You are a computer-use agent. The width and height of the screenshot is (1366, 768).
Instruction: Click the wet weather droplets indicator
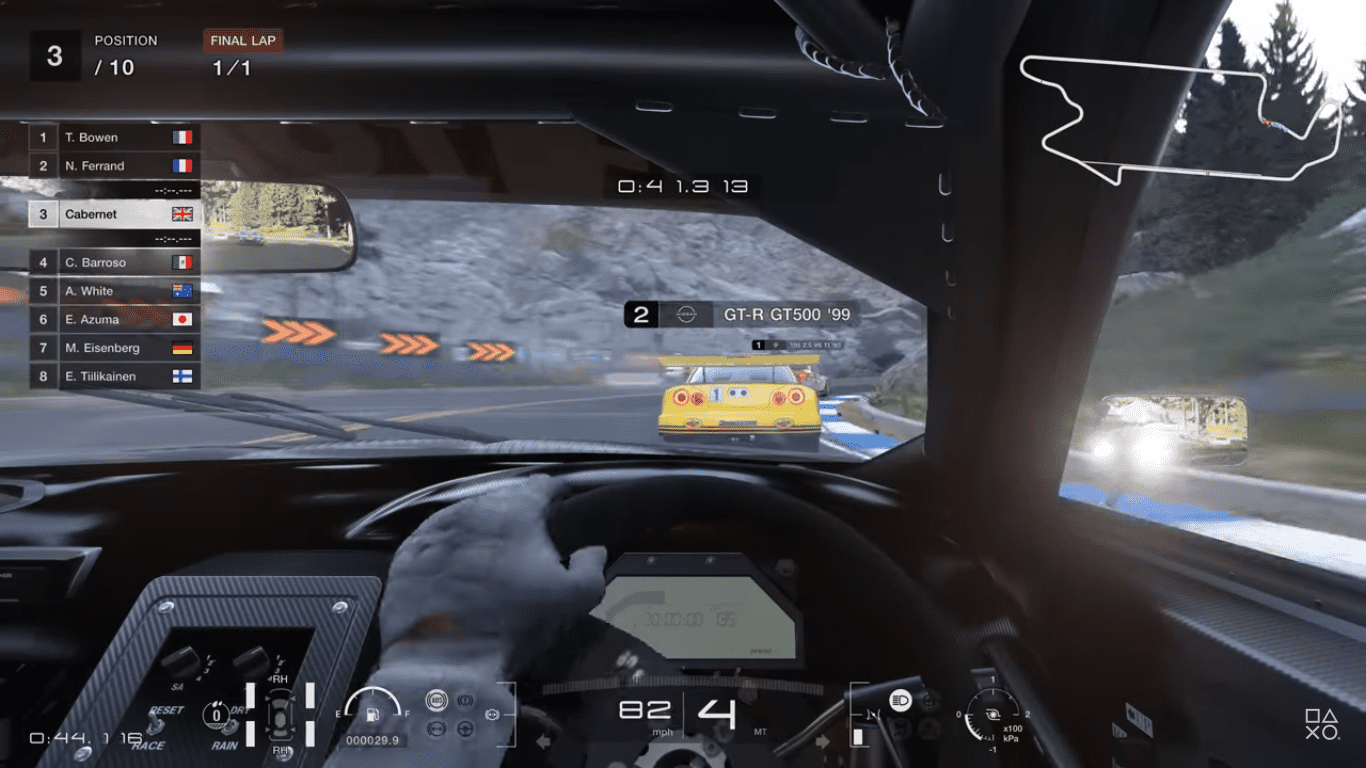(216, 714)
